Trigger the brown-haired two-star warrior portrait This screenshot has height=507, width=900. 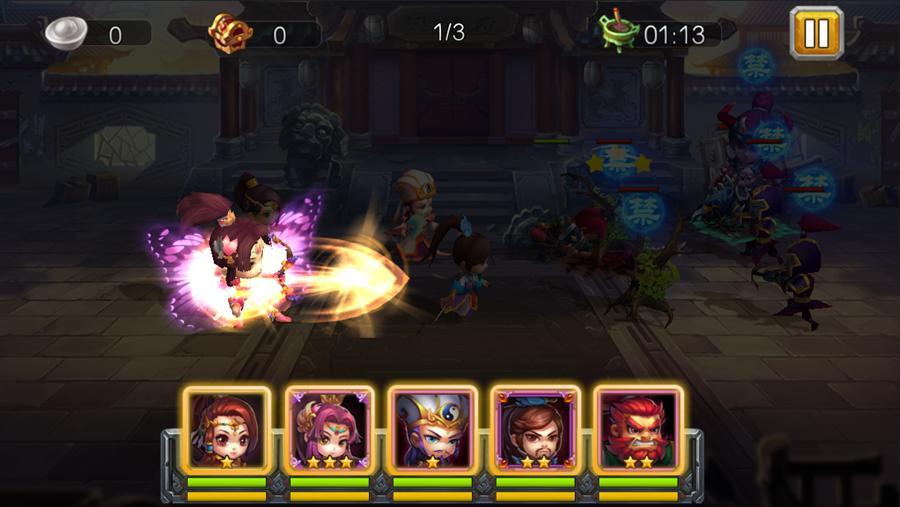point(535,430)
